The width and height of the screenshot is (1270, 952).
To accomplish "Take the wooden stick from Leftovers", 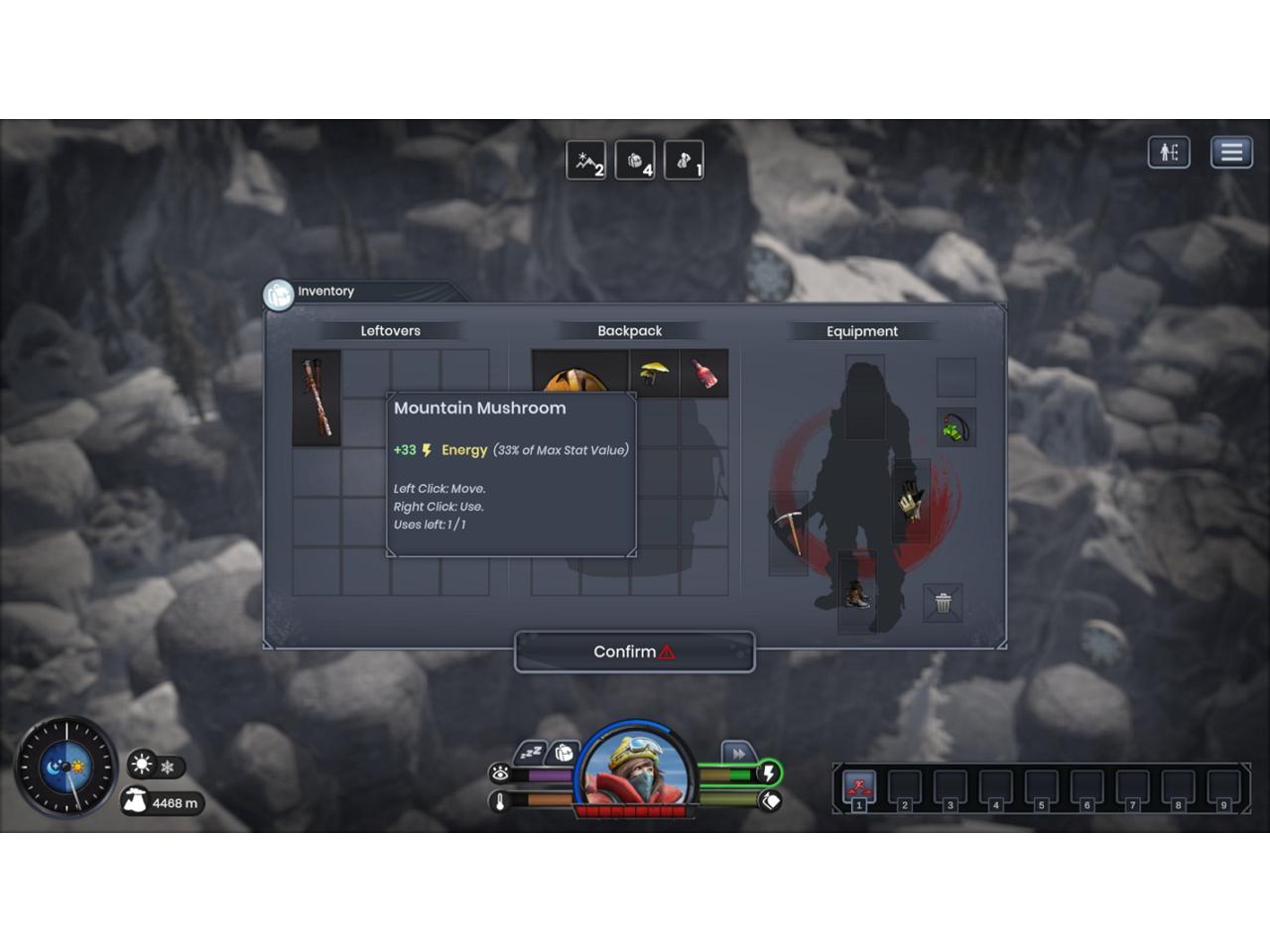I will point(317,398).
